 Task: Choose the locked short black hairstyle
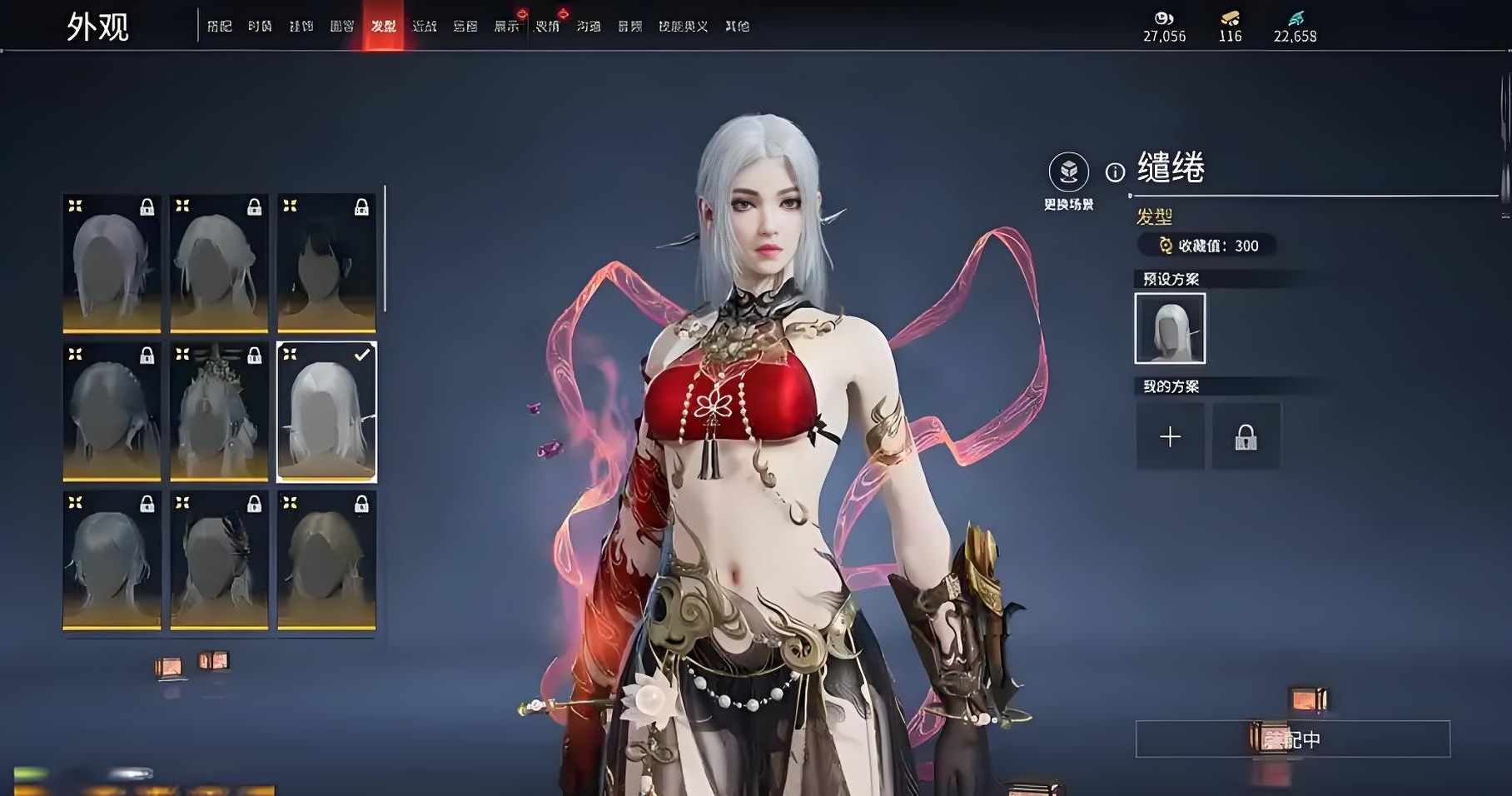pos(326,263)
